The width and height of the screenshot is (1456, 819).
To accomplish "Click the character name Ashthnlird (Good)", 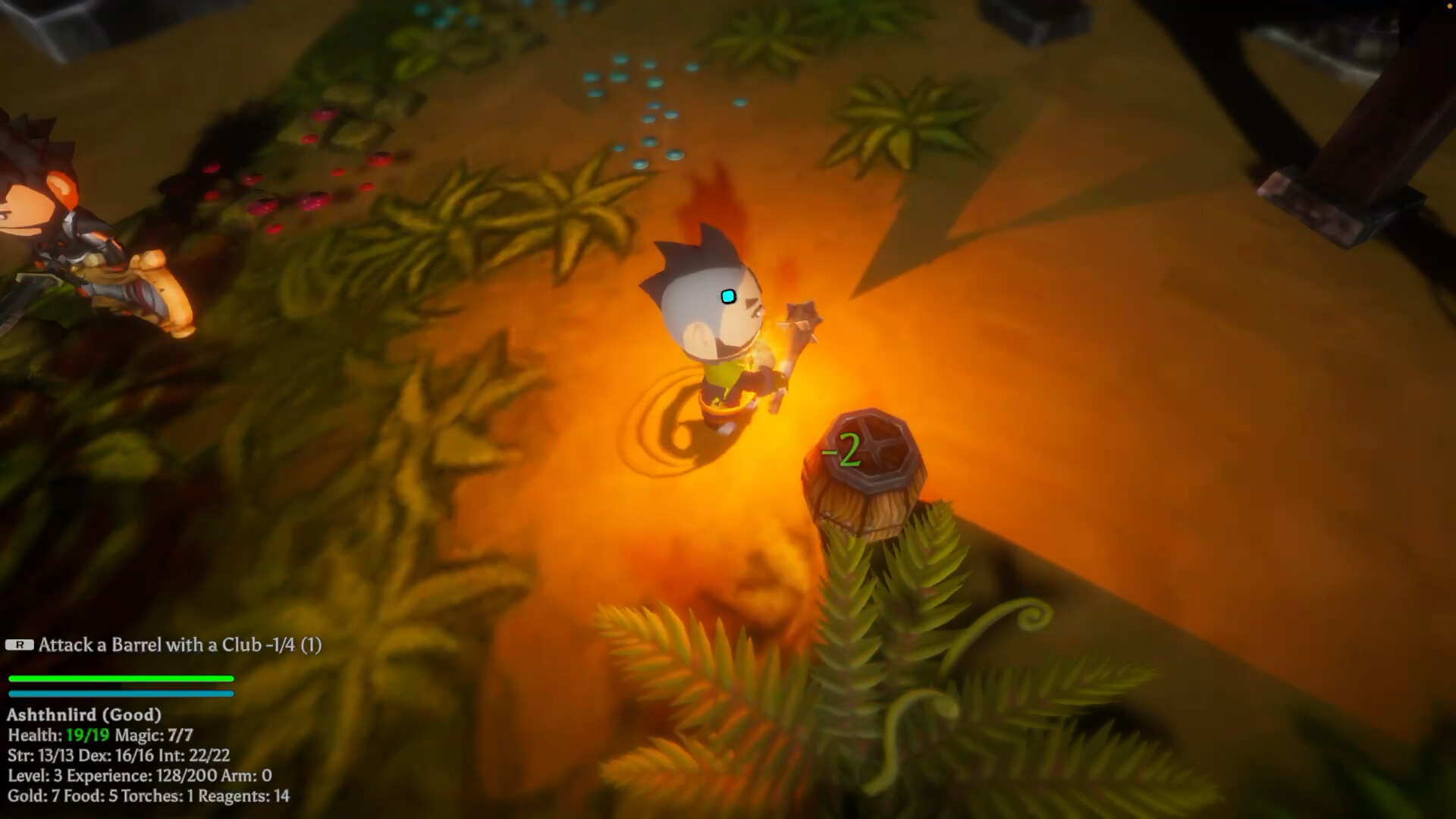I will 85,714.
